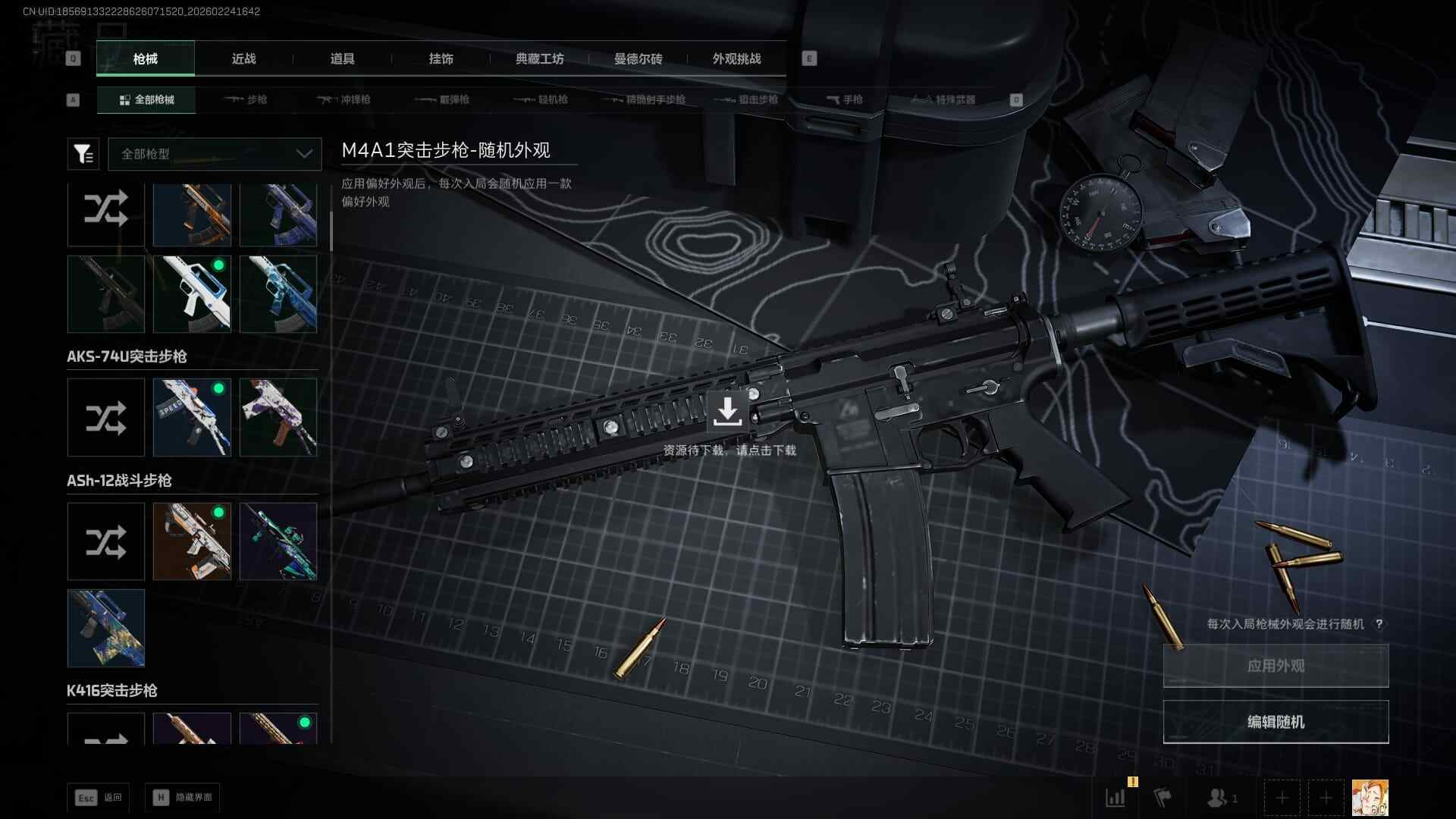Open the 全部枪型 dropdown
The height and width of the screenshot is (819, 1456).
point(215,154)
